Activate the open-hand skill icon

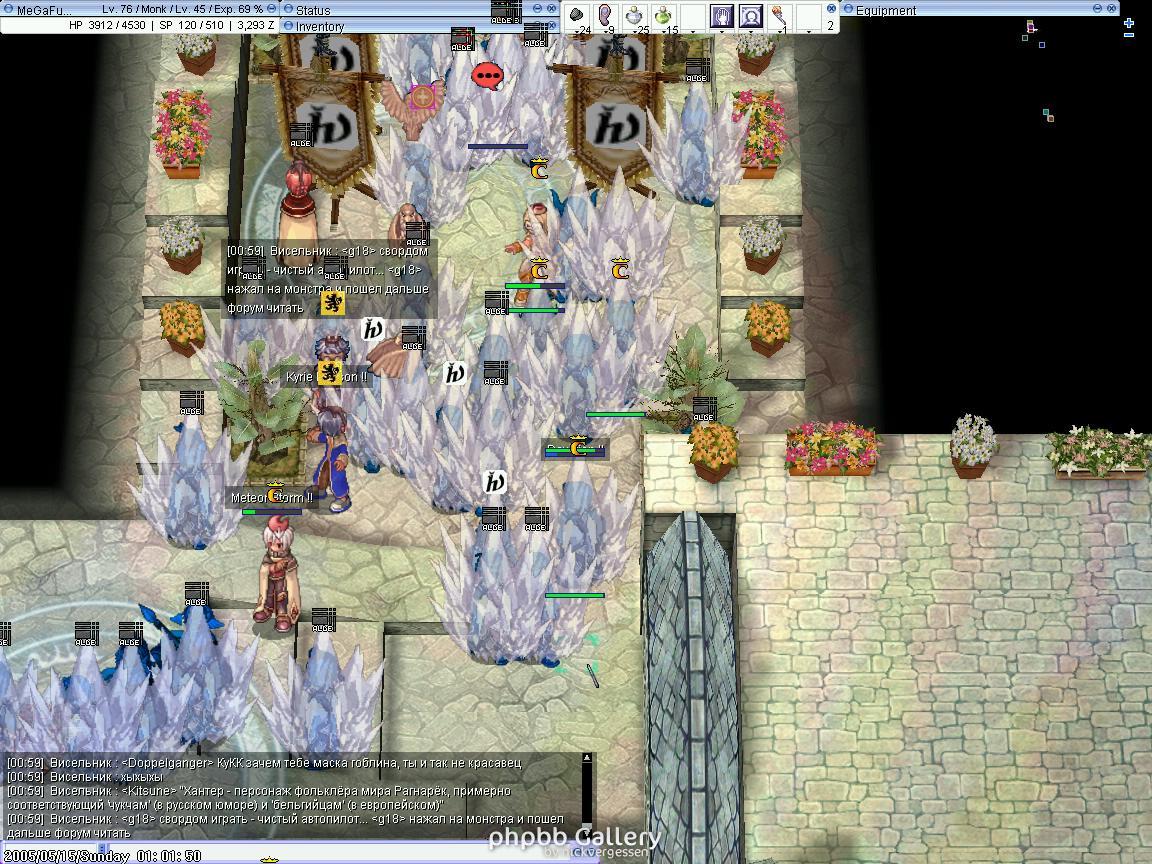tap(721, 15)
